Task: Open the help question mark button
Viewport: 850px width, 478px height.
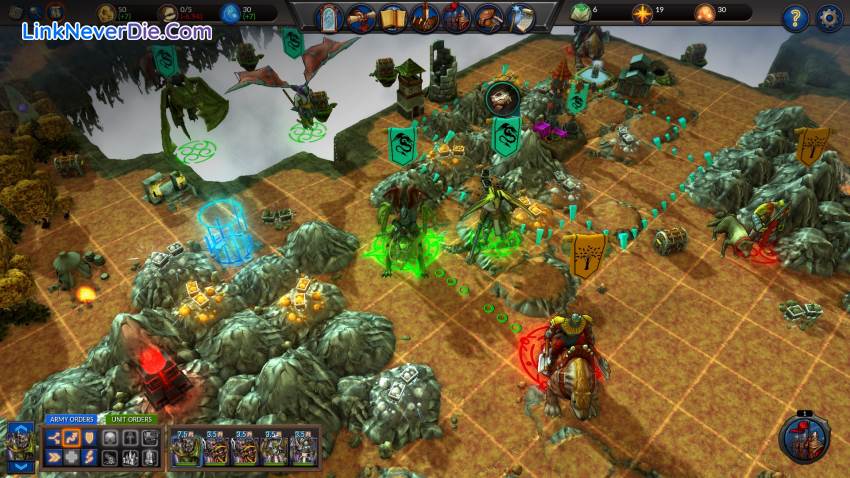Action: (x=795, y=18)
